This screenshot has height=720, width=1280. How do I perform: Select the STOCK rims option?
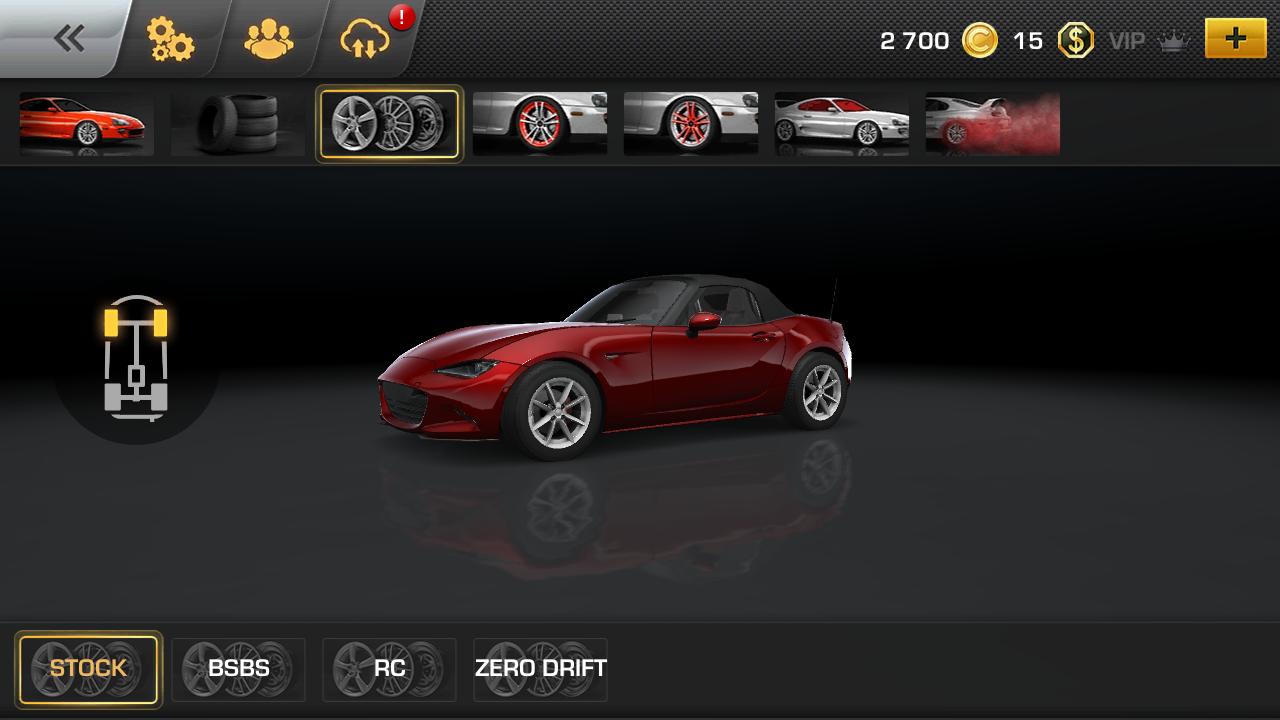(88, 669)
